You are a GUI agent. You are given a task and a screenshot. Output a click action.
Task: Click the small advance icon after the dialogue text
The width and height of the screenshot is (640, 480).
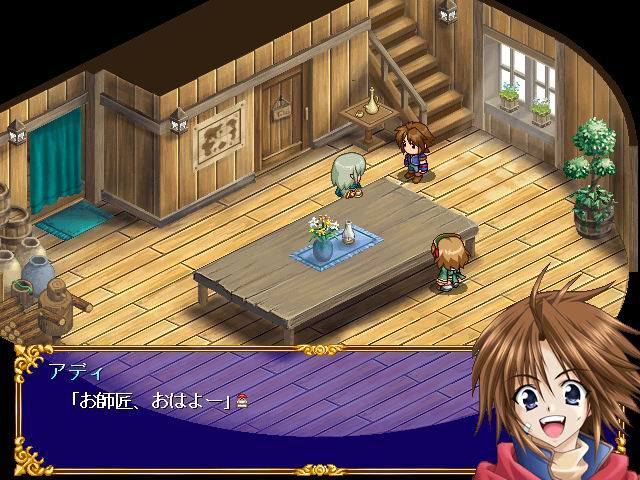pyautogui.click(x=241, y=403)
